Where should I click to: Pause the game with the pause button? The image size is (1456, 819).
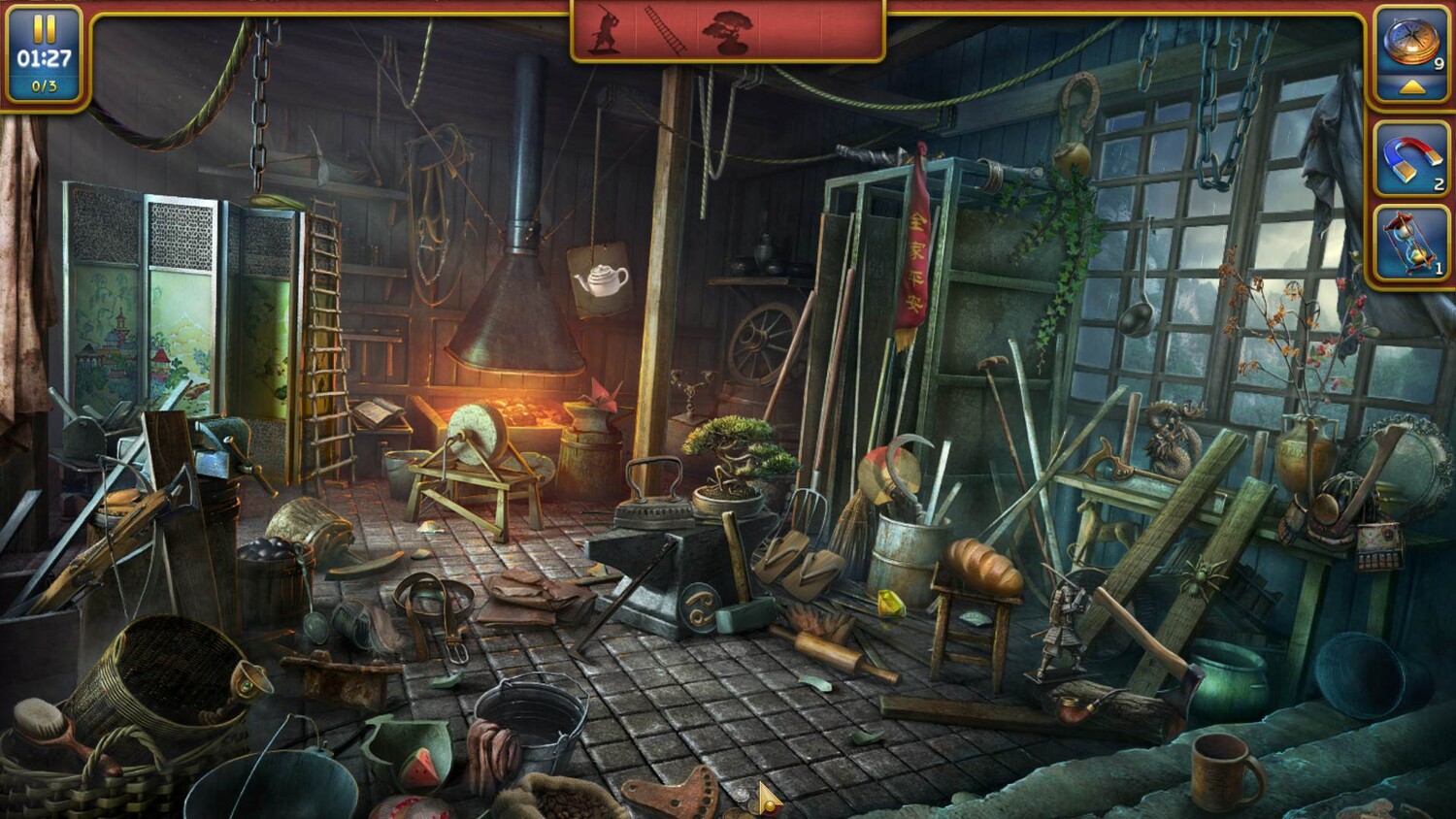tap(44, 27)
